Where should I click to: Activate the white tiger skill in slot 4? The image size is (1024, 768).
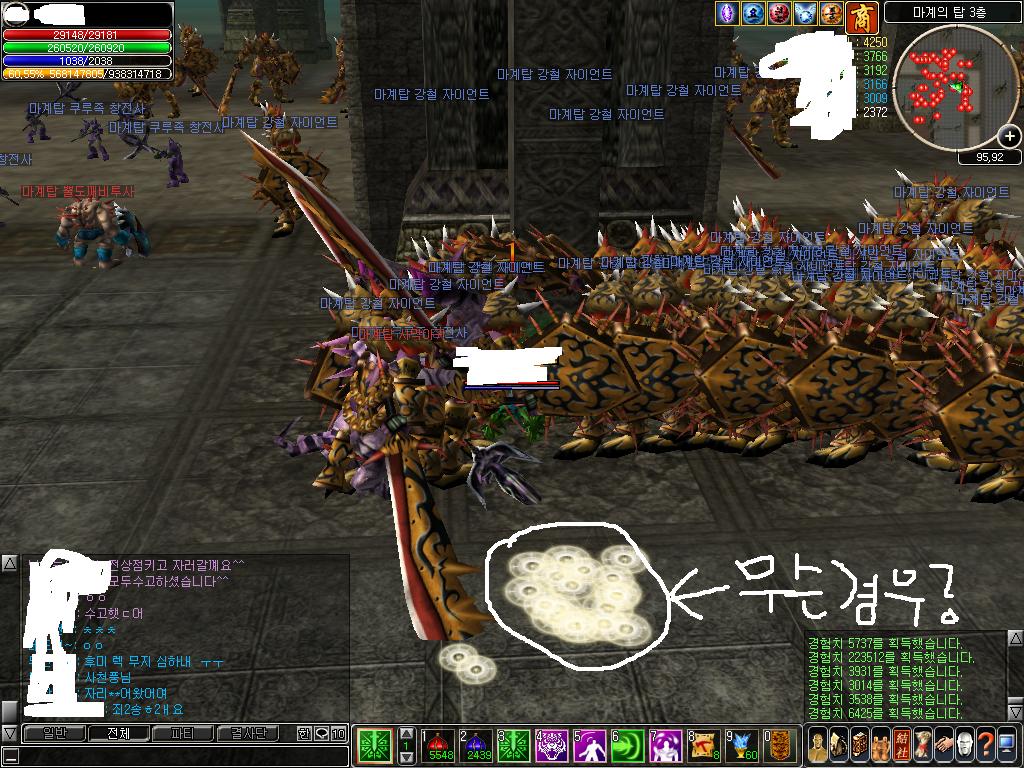coord(551,744)
